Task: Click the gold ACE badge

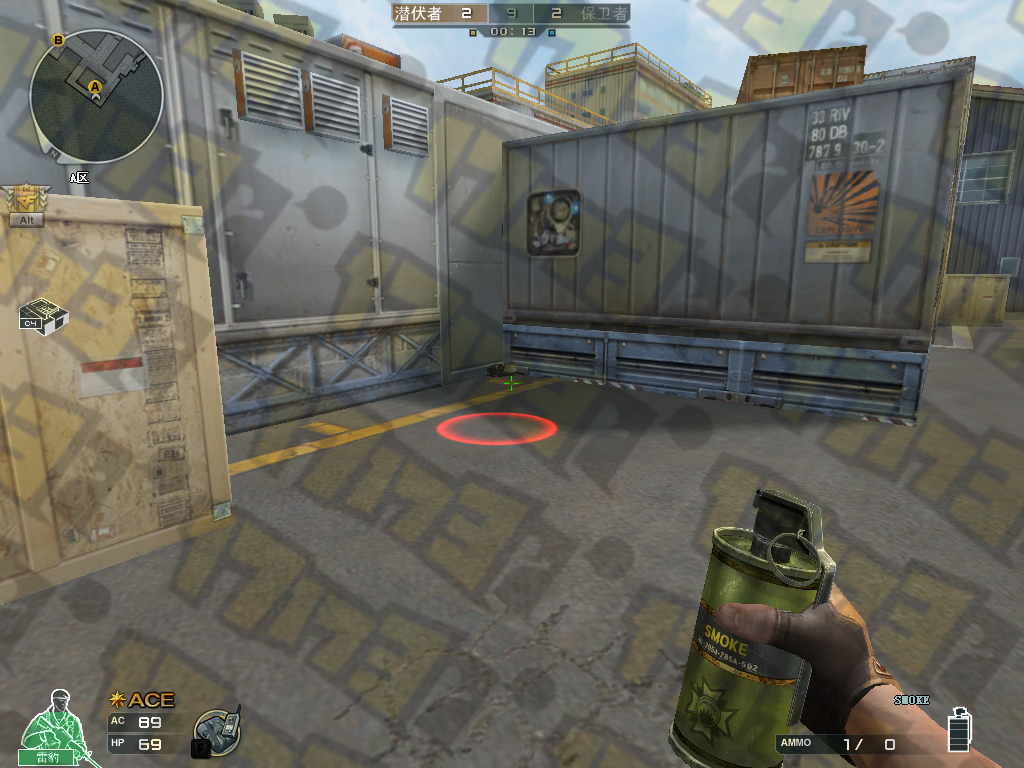Action: (x=142, y=700)
